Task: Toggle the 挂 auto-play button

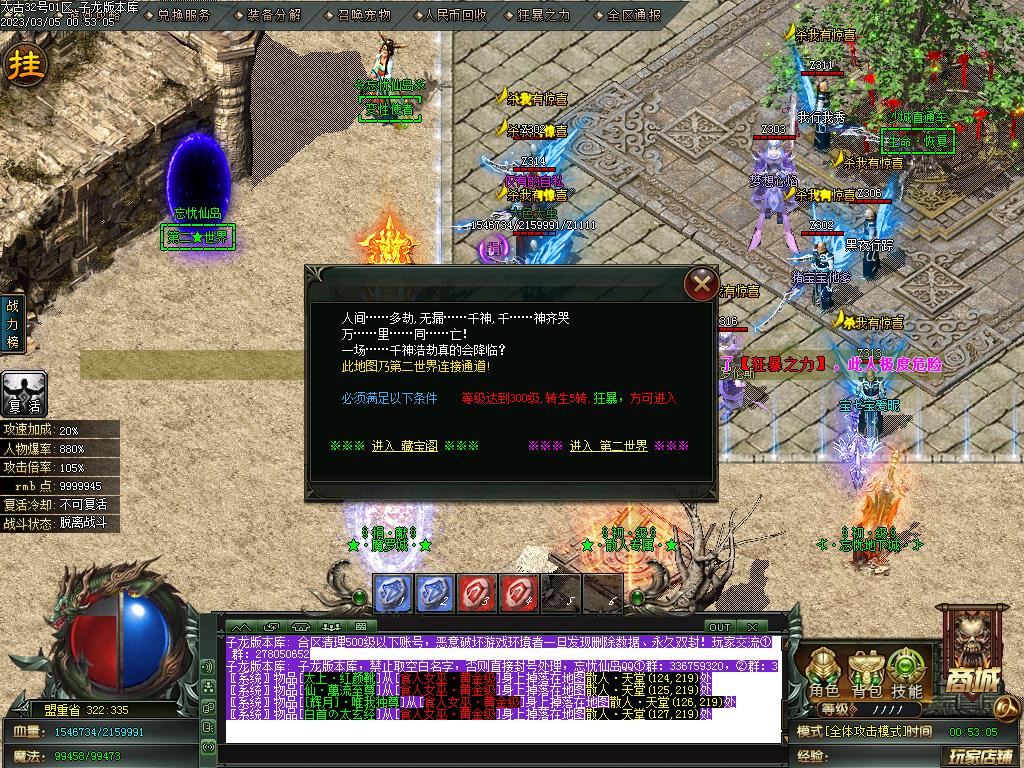Action: 25,66
